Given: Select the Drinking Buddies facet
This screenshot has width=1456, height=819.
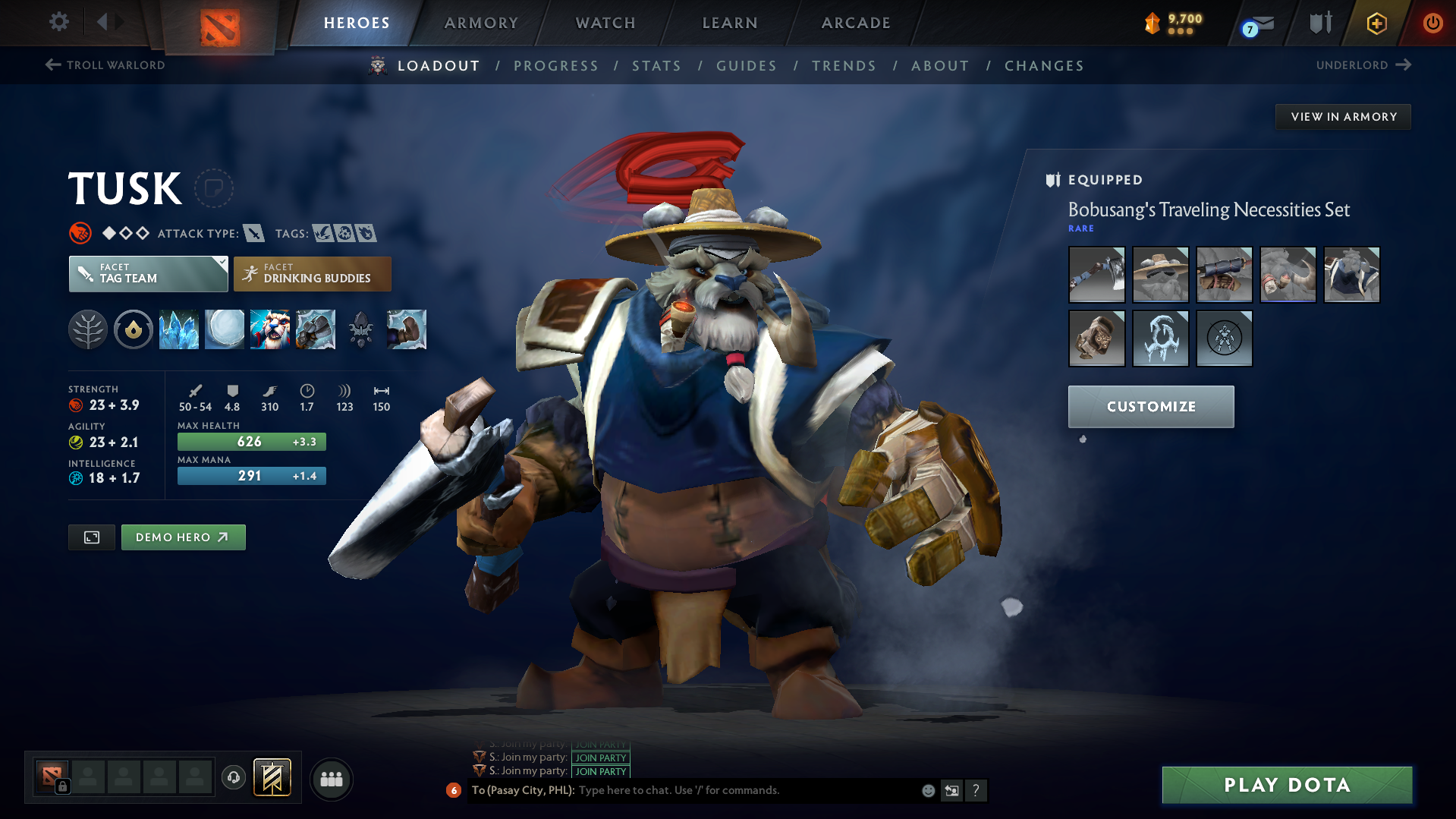Looking at the screenshot, I should [312, 274].
